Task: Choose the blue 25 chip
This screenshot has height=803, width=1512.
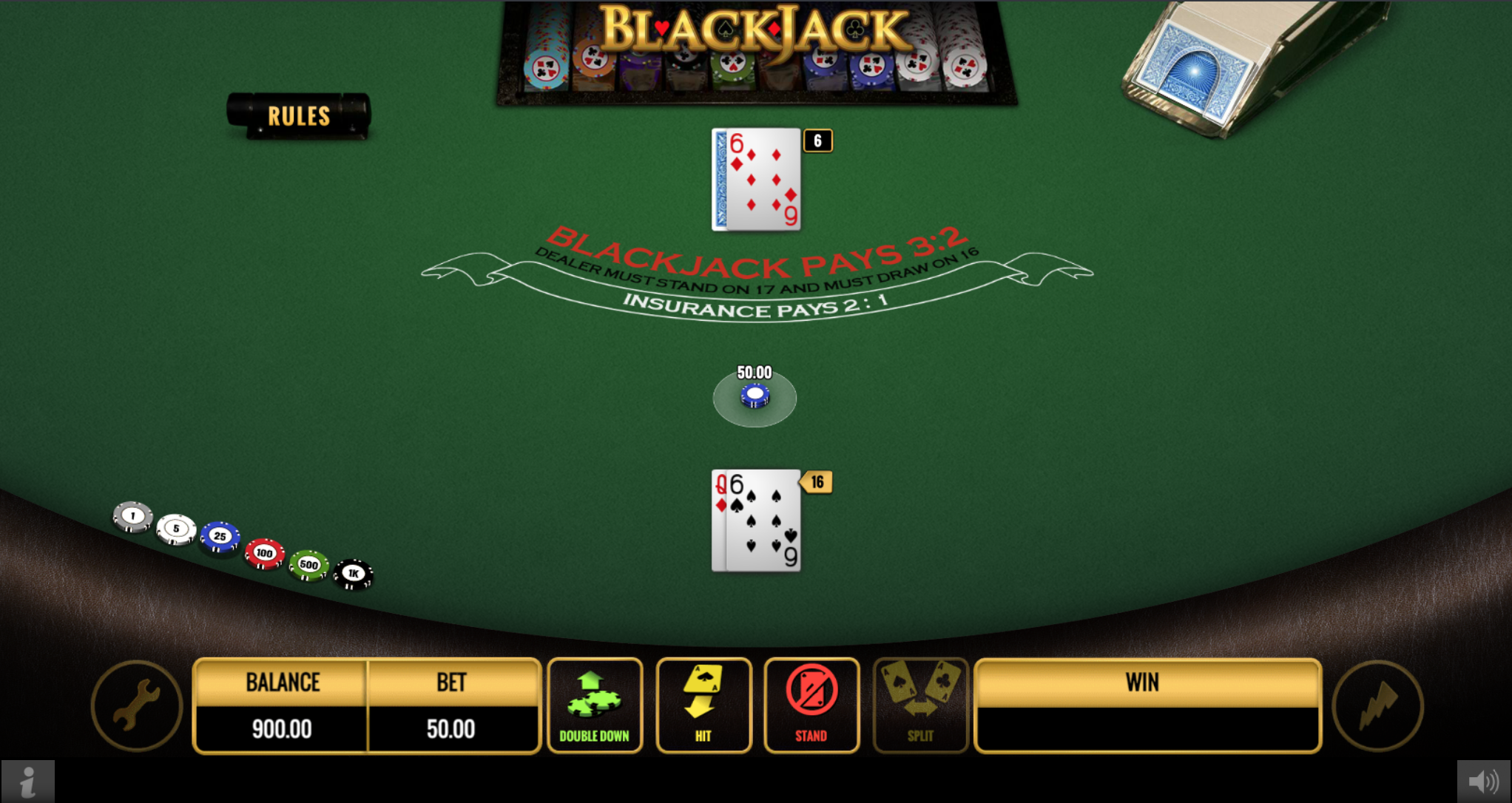Action: [220, 536]
